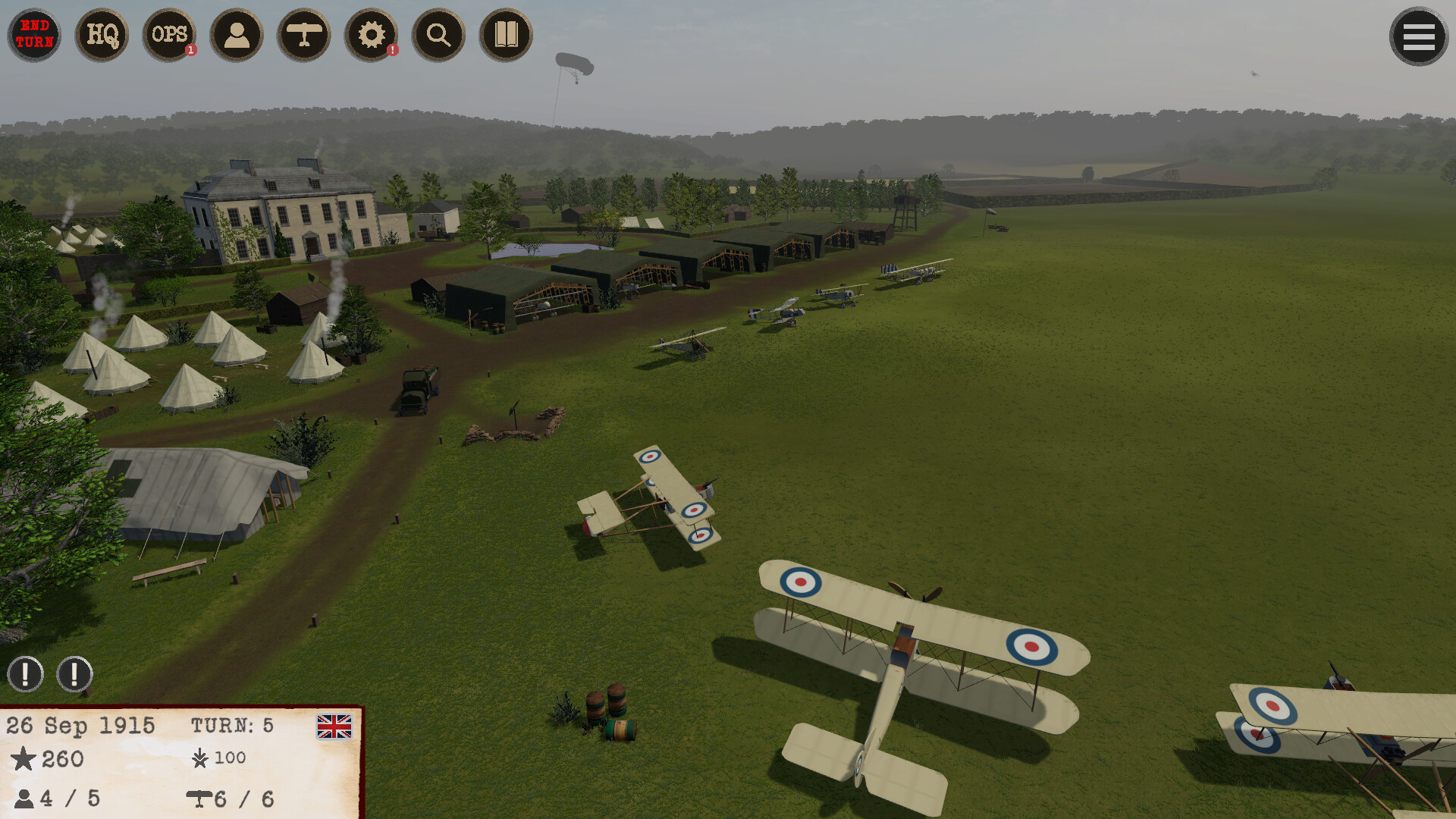The height and width of the screenshot is (819, 1456).
Task: Open the gear settings icon
Action: point(372,35)
